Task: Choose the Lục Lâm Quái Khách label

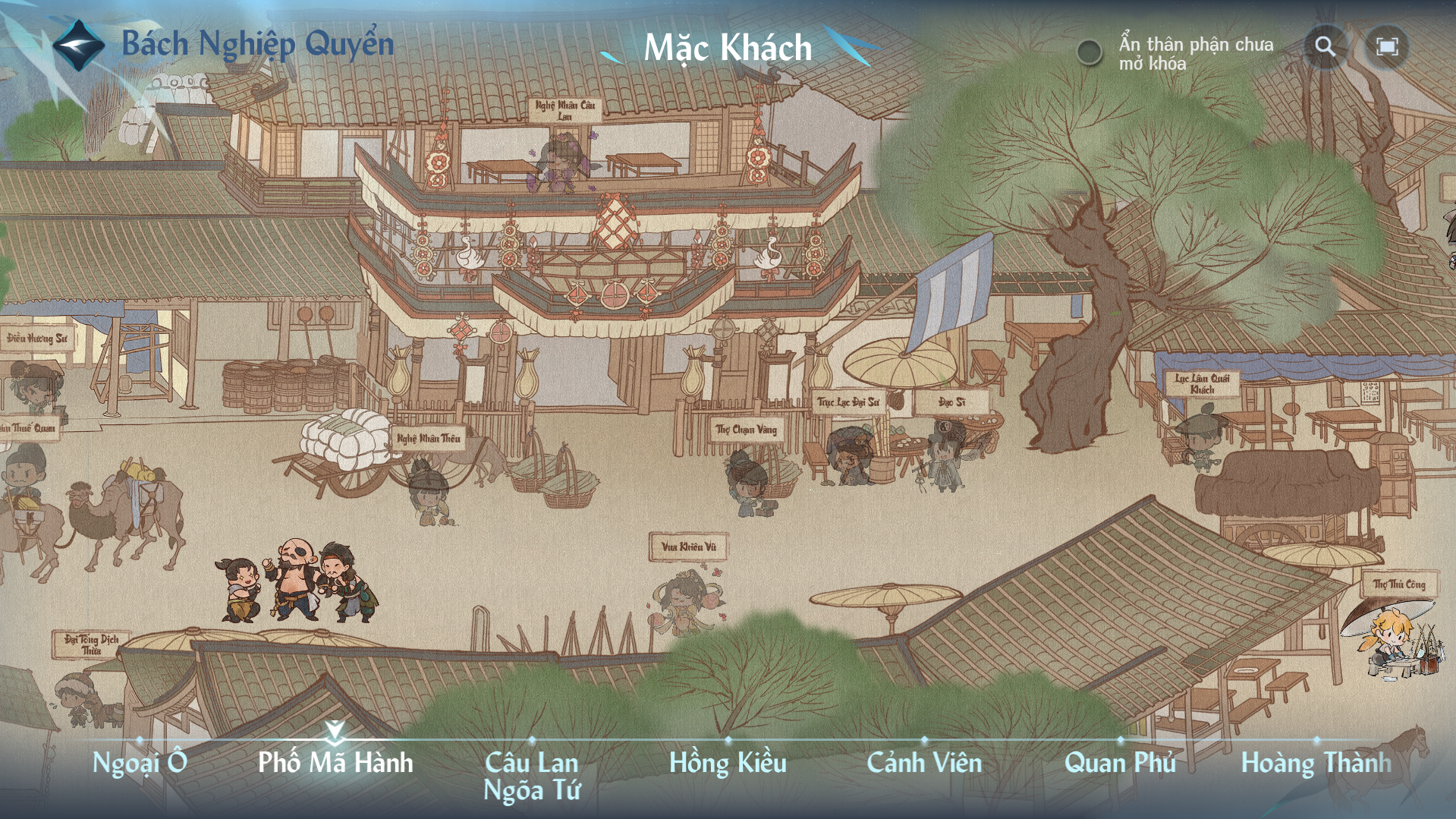Action: [x=1202, y=383]
